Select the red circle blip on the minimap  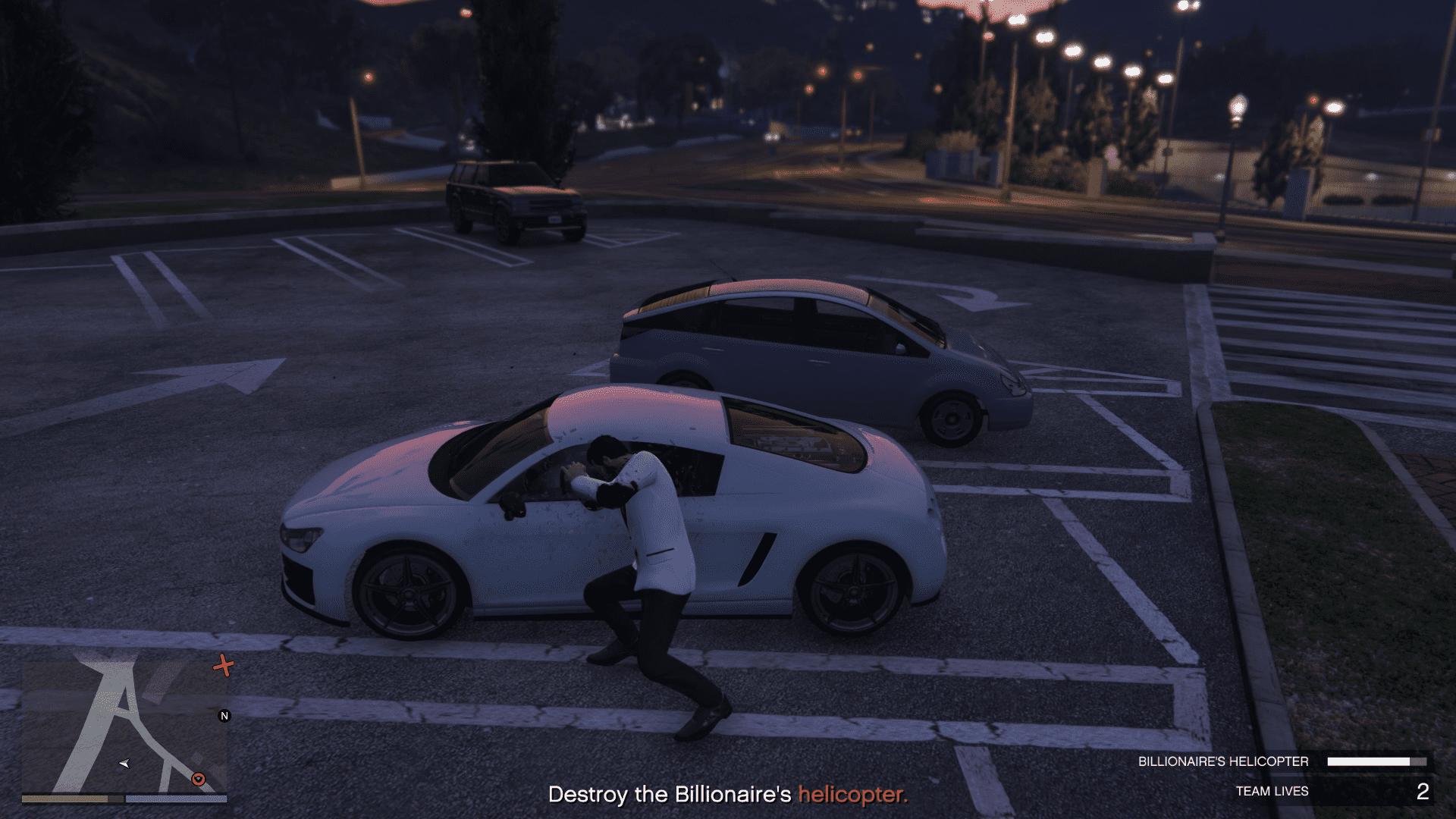[199, 779]
